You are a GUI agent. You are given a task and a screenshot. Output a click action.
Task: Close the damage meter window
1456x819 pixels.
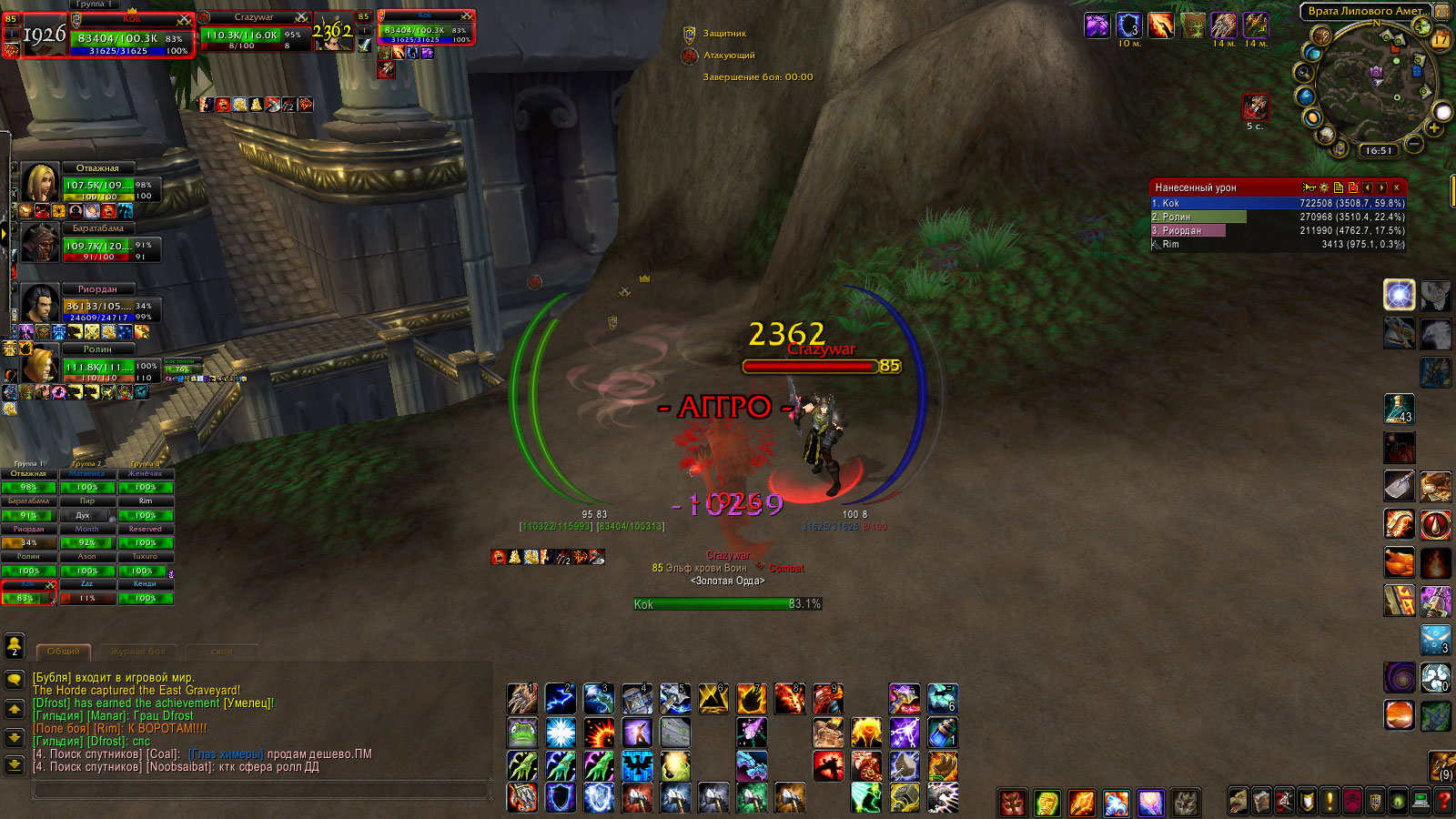coord(1397,187)
